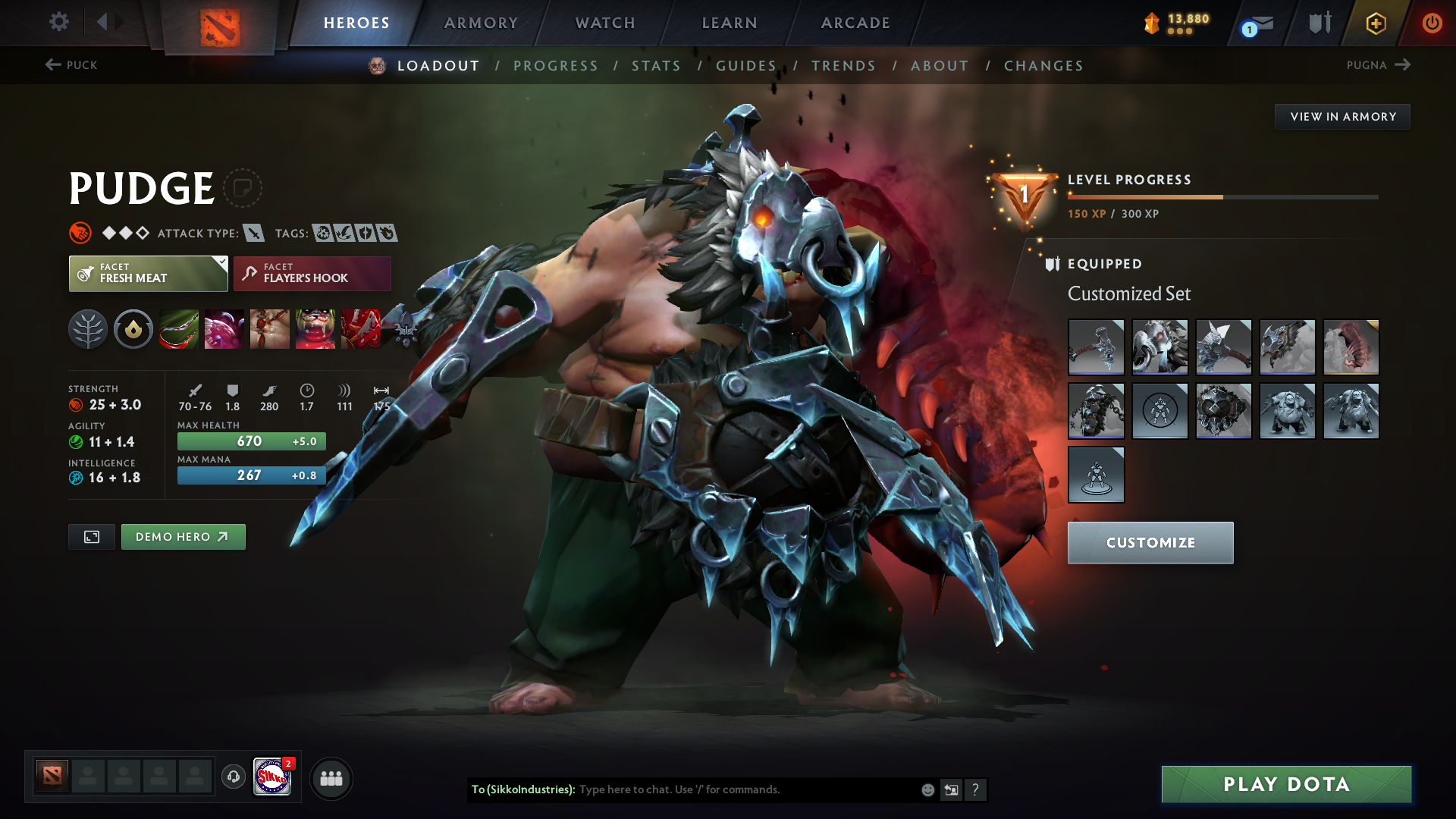The image size is (1456, 819).
Task: Open the hook weapon thumbnail in Equipped set
Action: tap(1096, 347)
